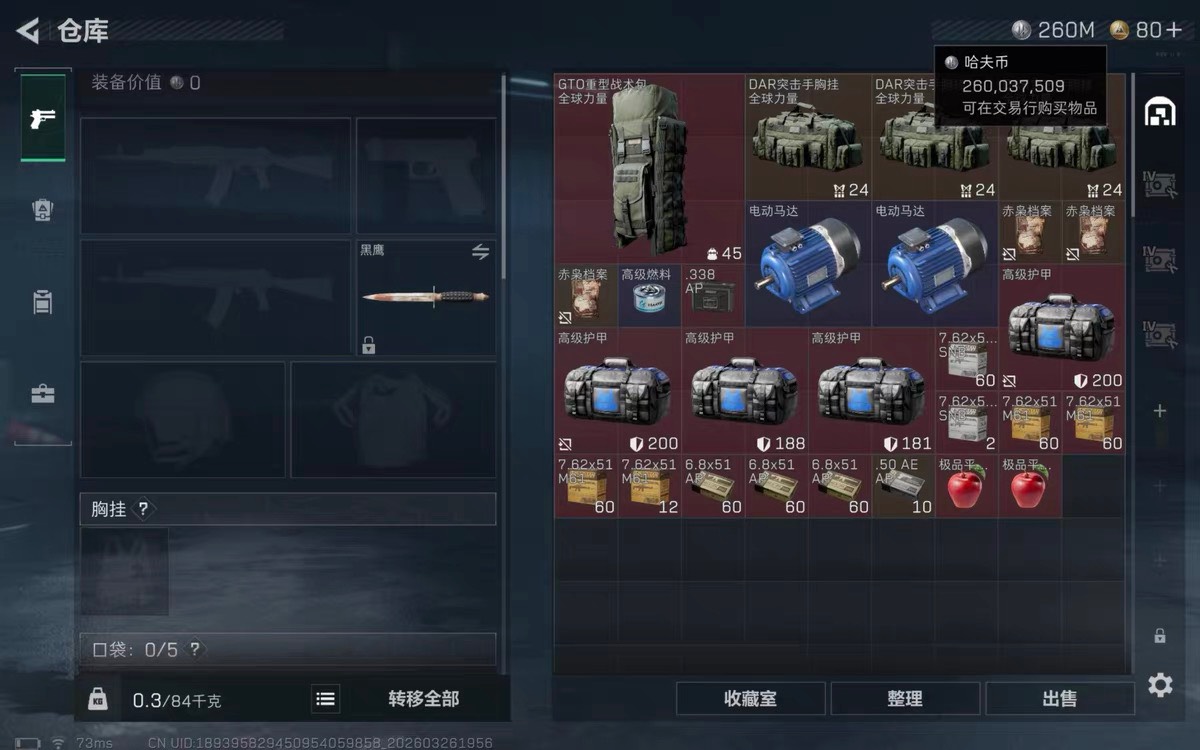Sort the stash with 整理
The image size is (1200, 750).
pos(905,699)
